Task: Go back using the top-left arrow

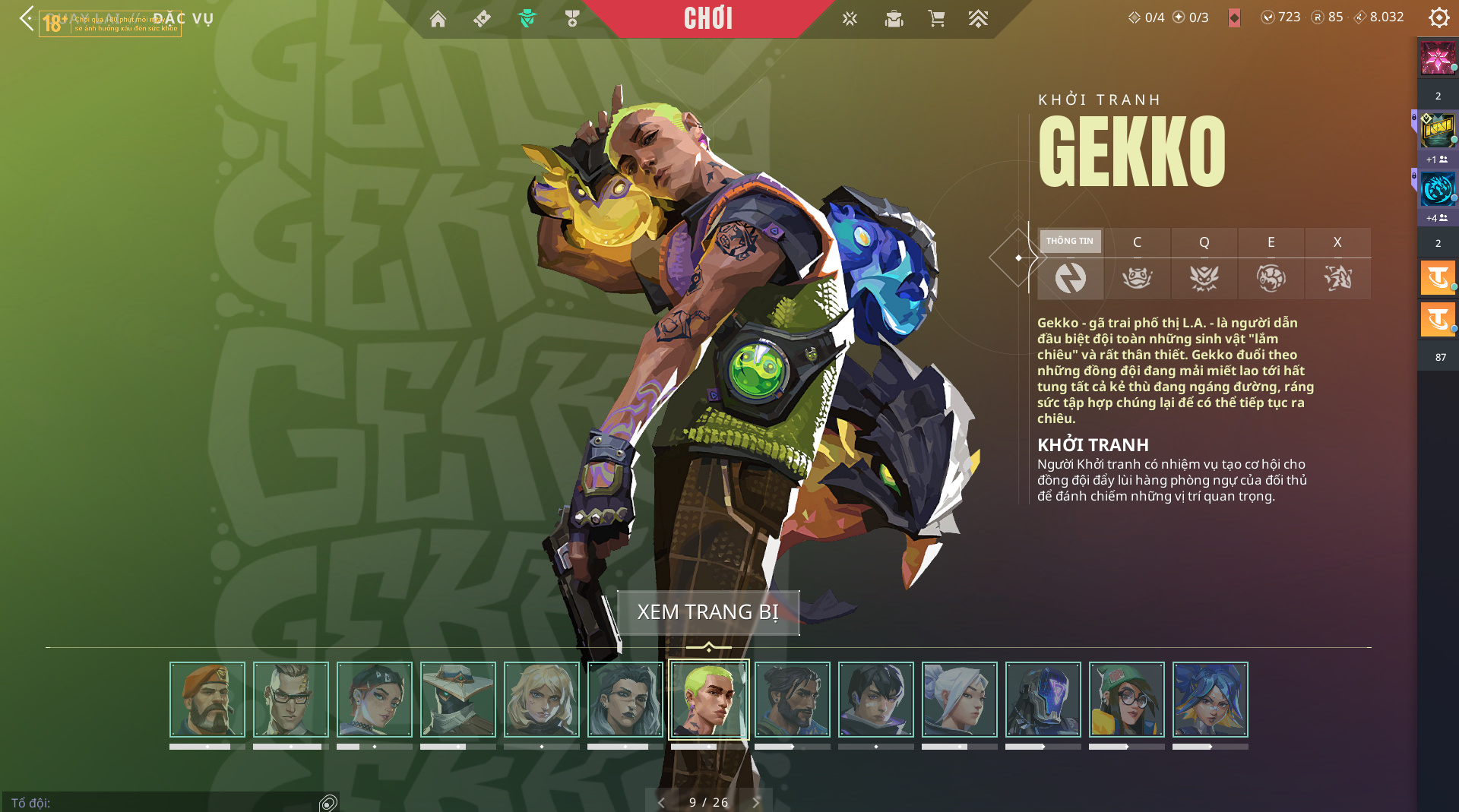Action: [27, 18]
